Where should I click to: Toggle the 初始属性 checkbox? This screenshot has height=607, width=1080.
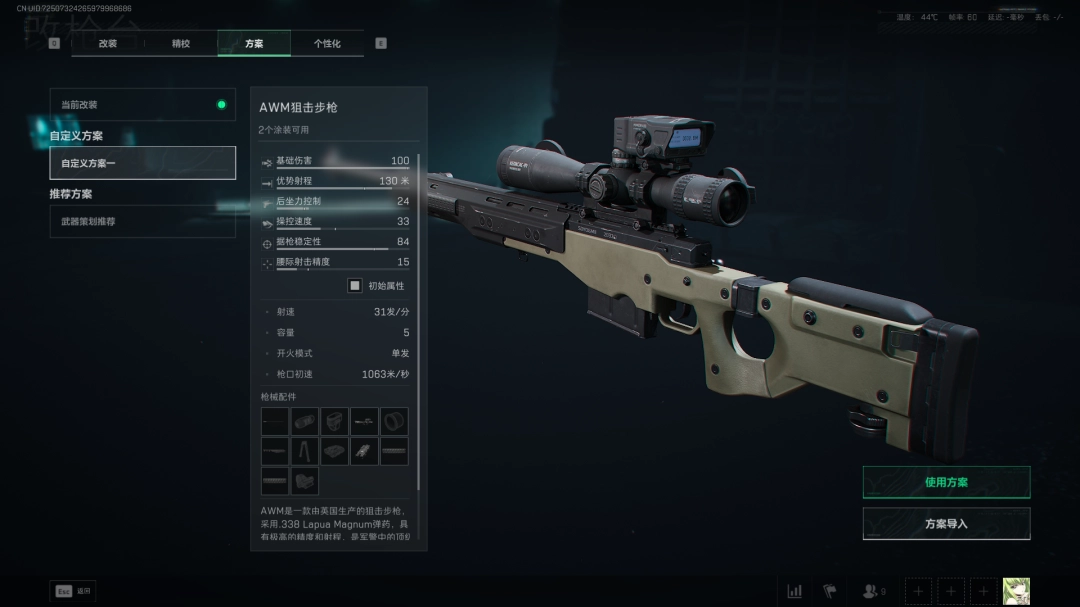coord(355,286)
